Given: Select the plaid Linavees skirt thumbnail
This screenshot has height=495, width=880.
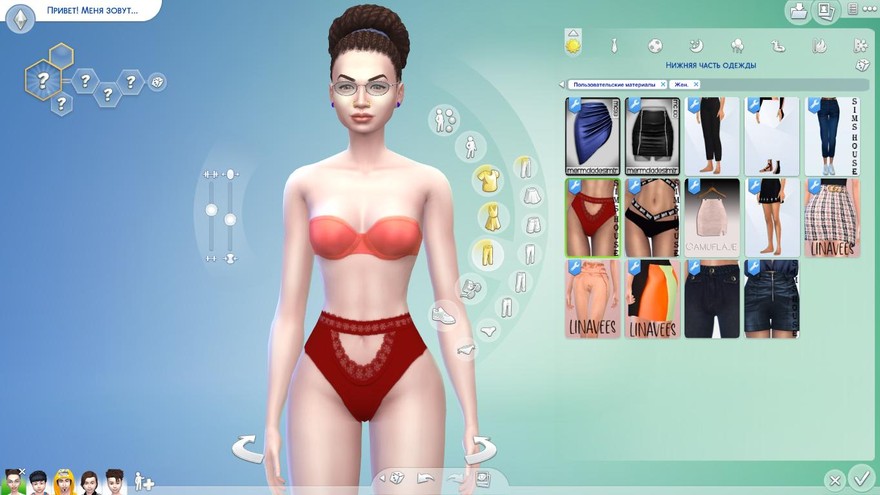Looking at the screenshot, I should click(x=832, y=218).
